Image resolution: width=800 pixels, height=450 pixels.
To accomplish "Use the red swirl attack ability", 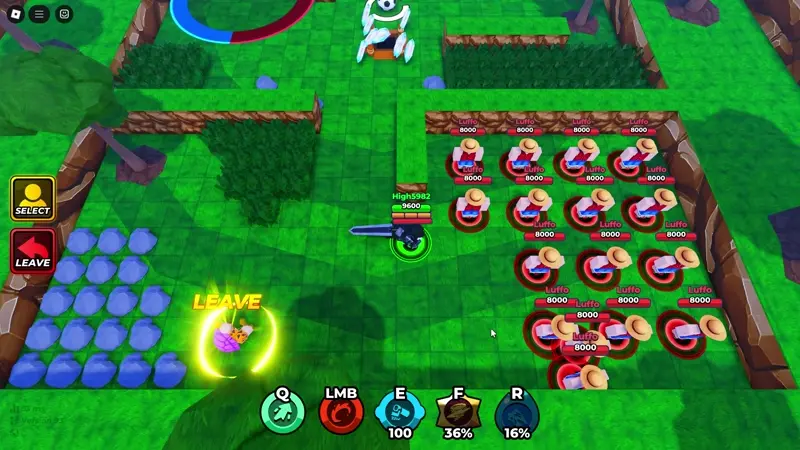I will 341,412.
